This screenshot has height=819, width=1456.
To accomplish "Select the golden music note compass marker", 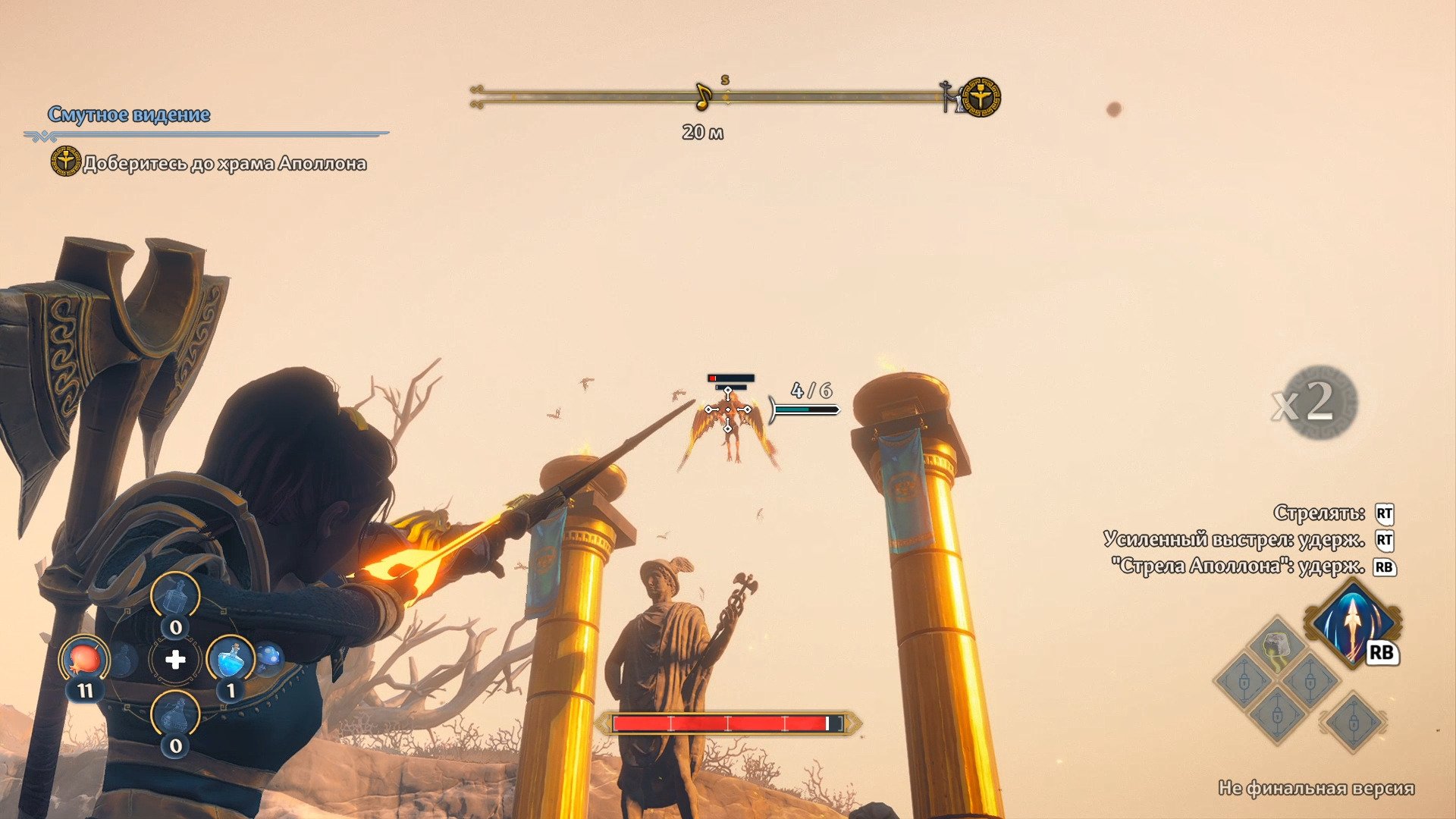I will pyautogui.click(x=703, y=96).
